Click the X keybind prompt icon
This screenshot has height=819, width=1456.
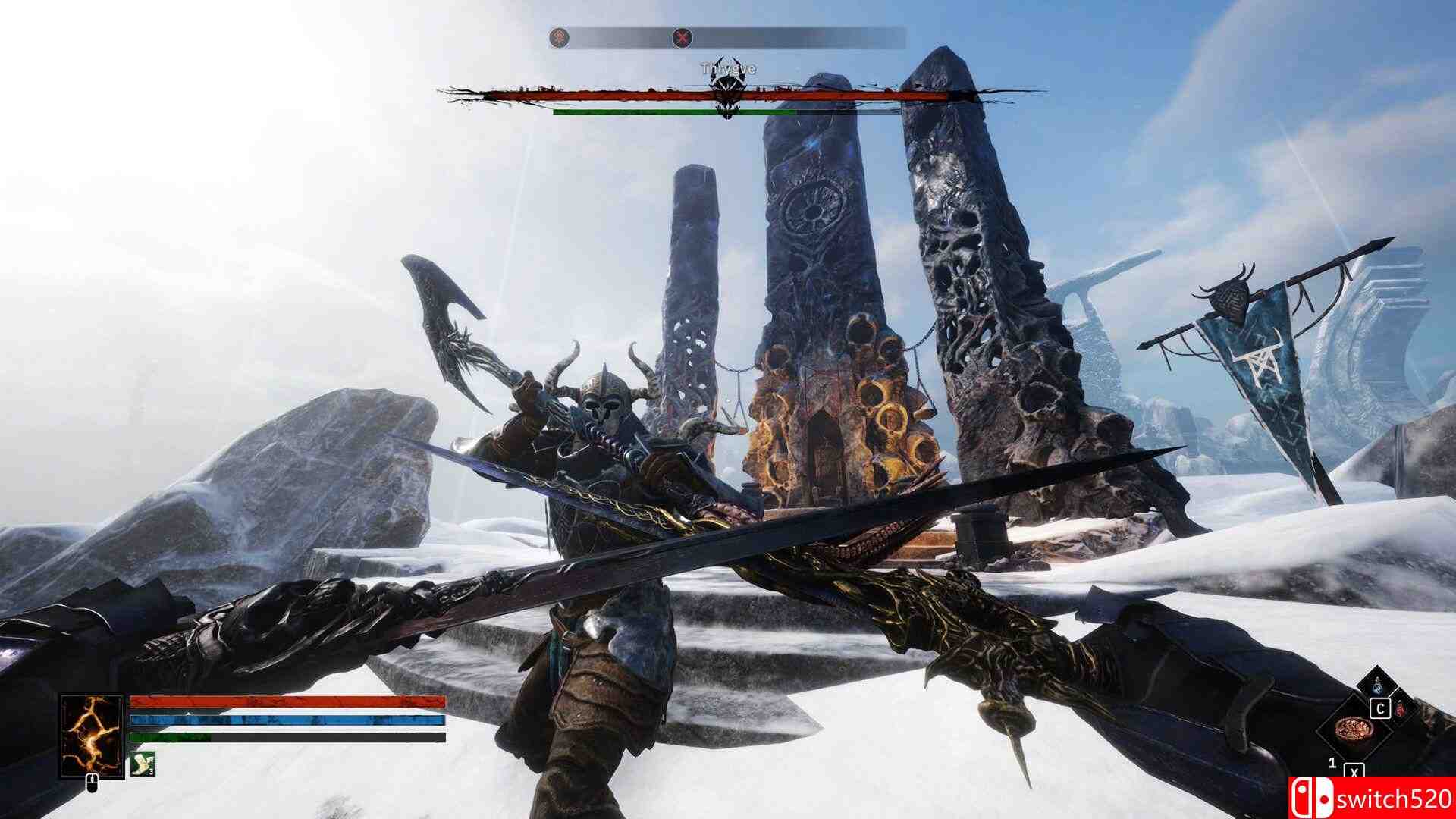pos(1354,772)
